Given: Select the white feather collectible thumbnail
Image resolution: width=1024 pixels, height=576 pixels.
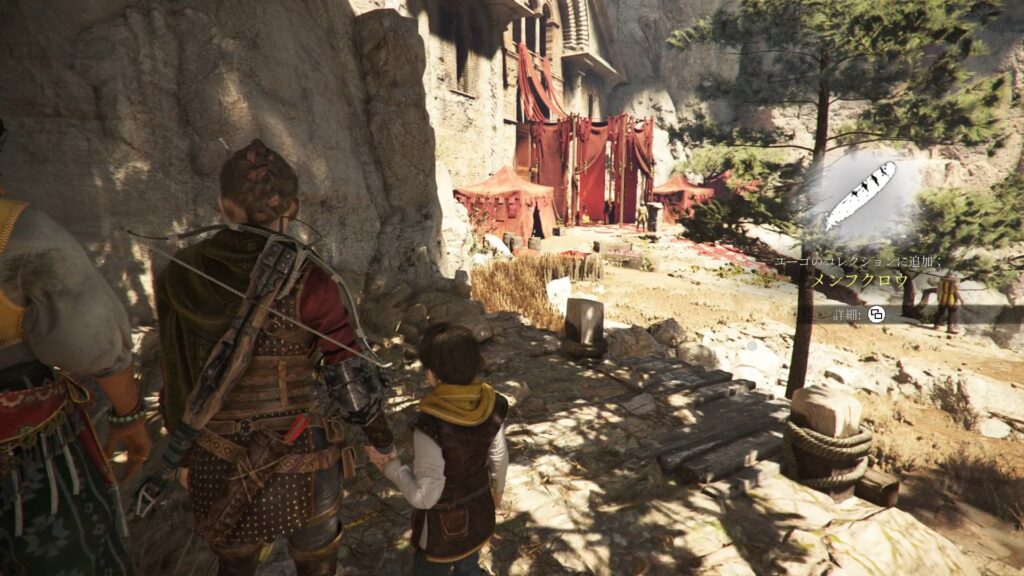Looking at the screenshot, I should coord(860,195).
